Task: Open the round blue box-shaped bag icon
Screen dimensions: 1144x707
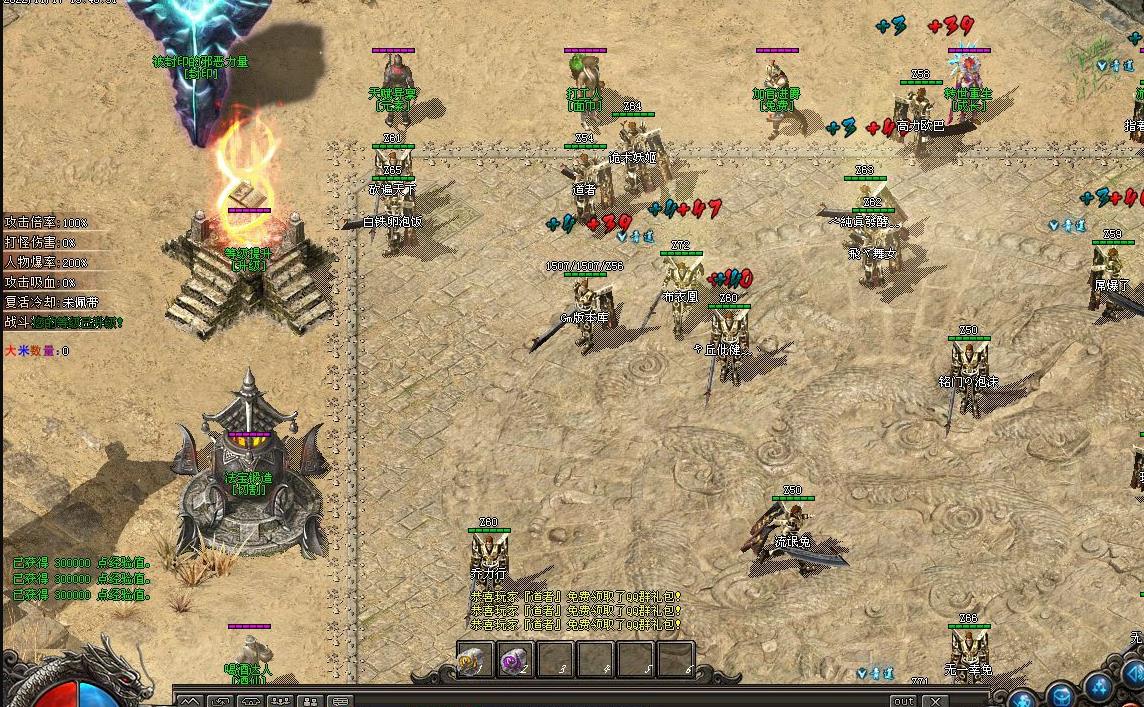Action: pos(1061,692)
